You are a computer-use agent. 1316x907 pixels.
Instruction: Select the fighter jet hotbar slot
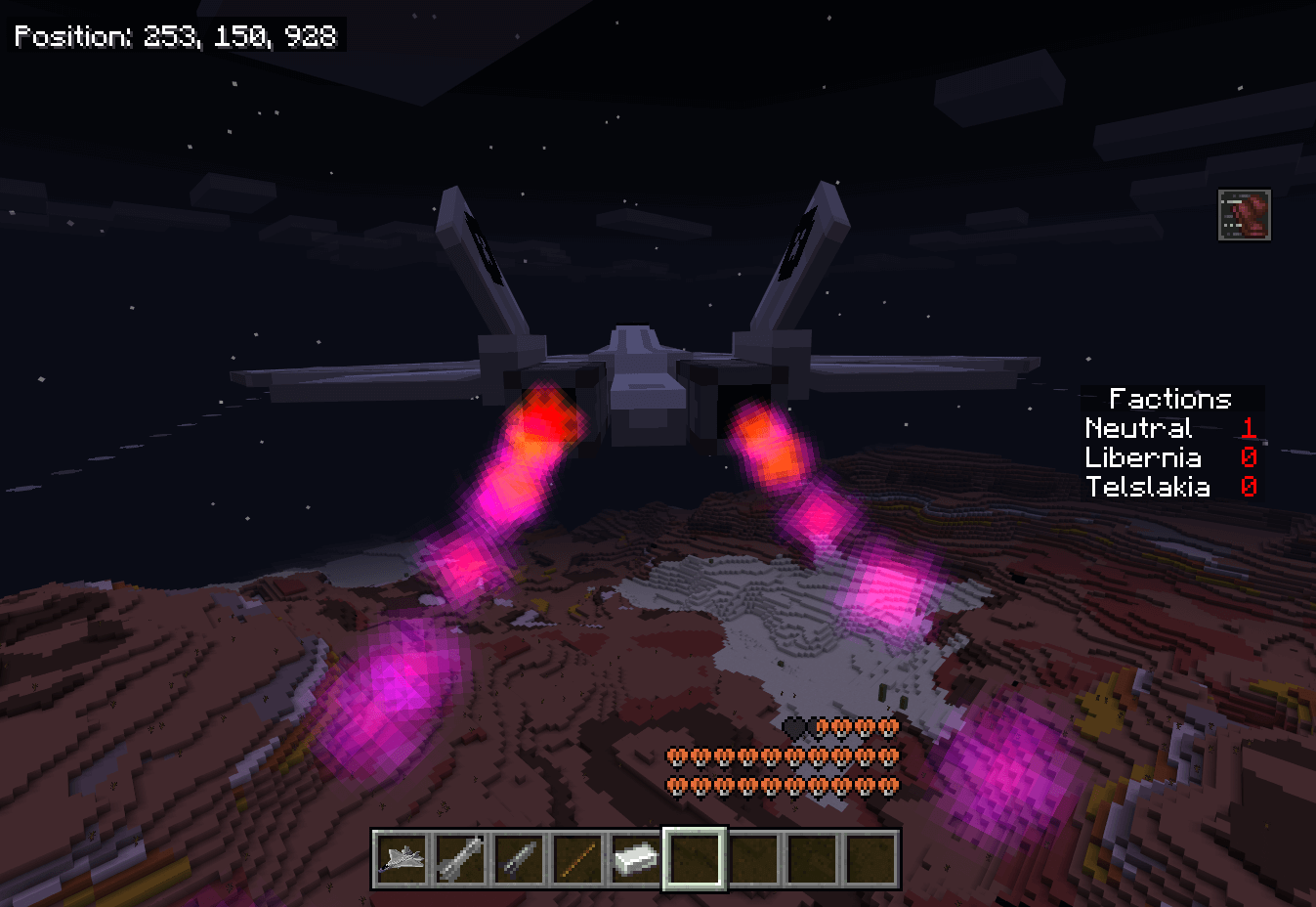click(x=402, y=859)
